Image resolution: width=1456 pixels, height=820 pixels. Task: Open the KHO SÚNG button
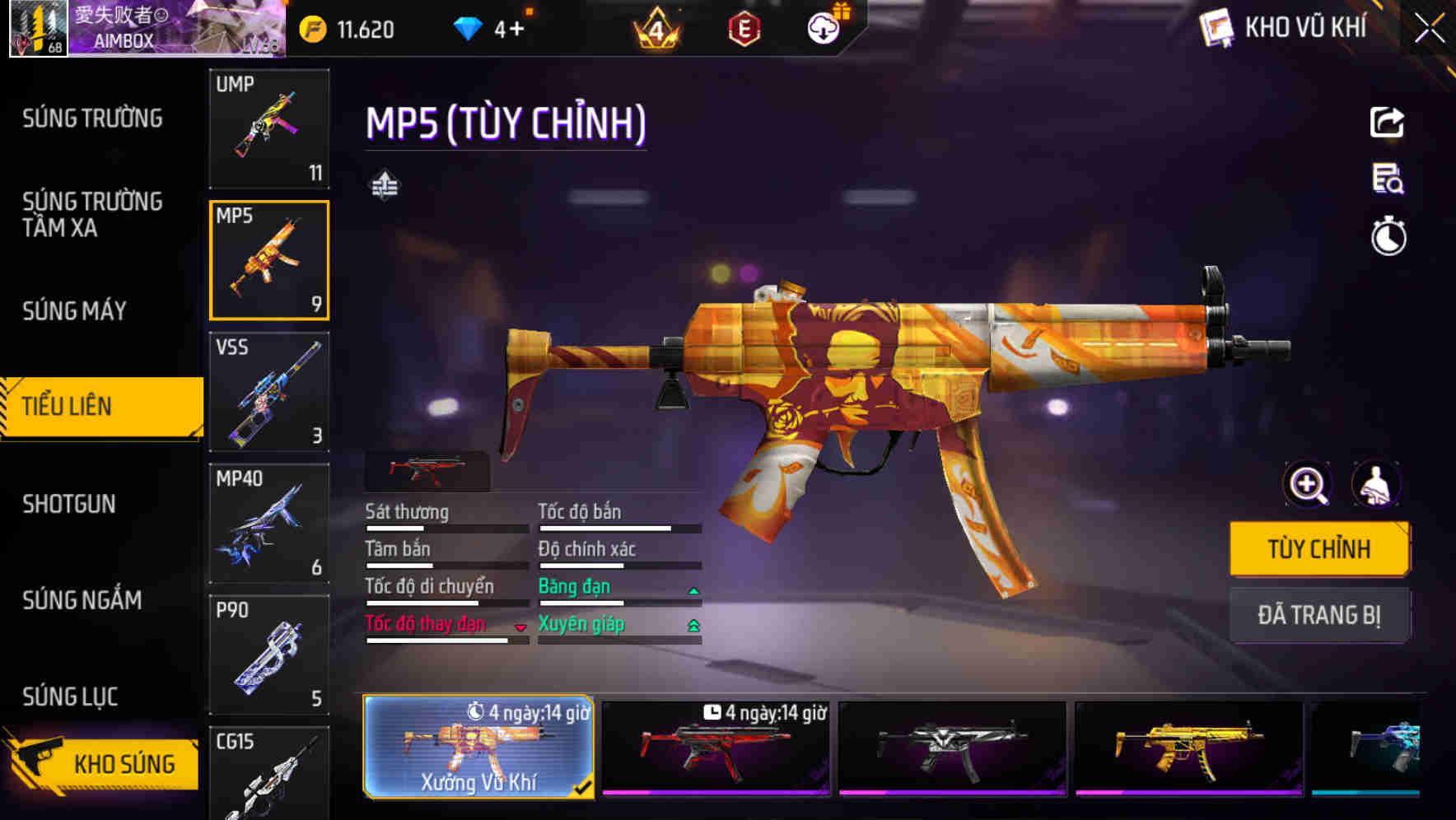click(x=103, y=763)
